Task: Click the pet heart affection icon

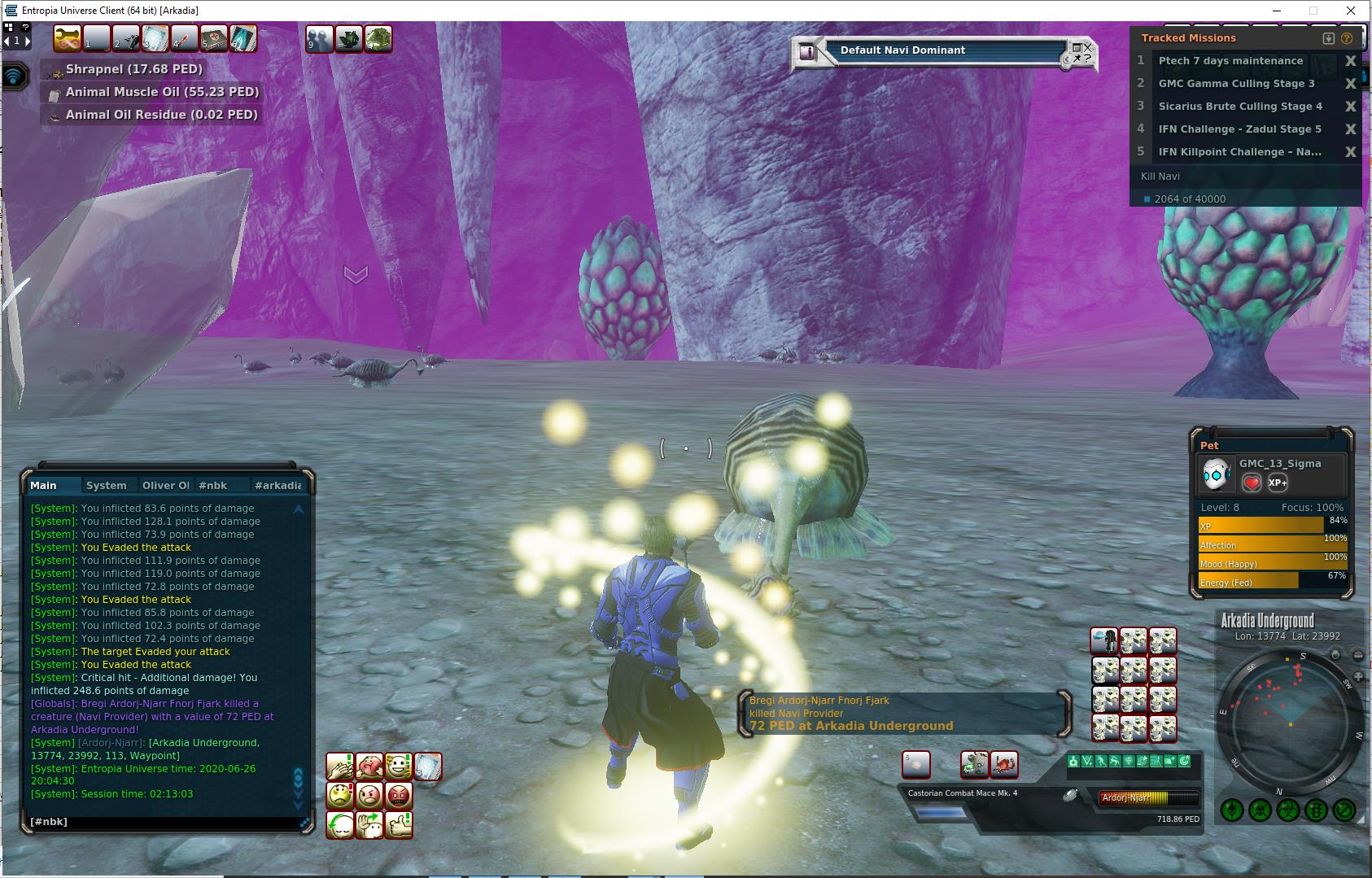Action: (x=1252, y=483)
